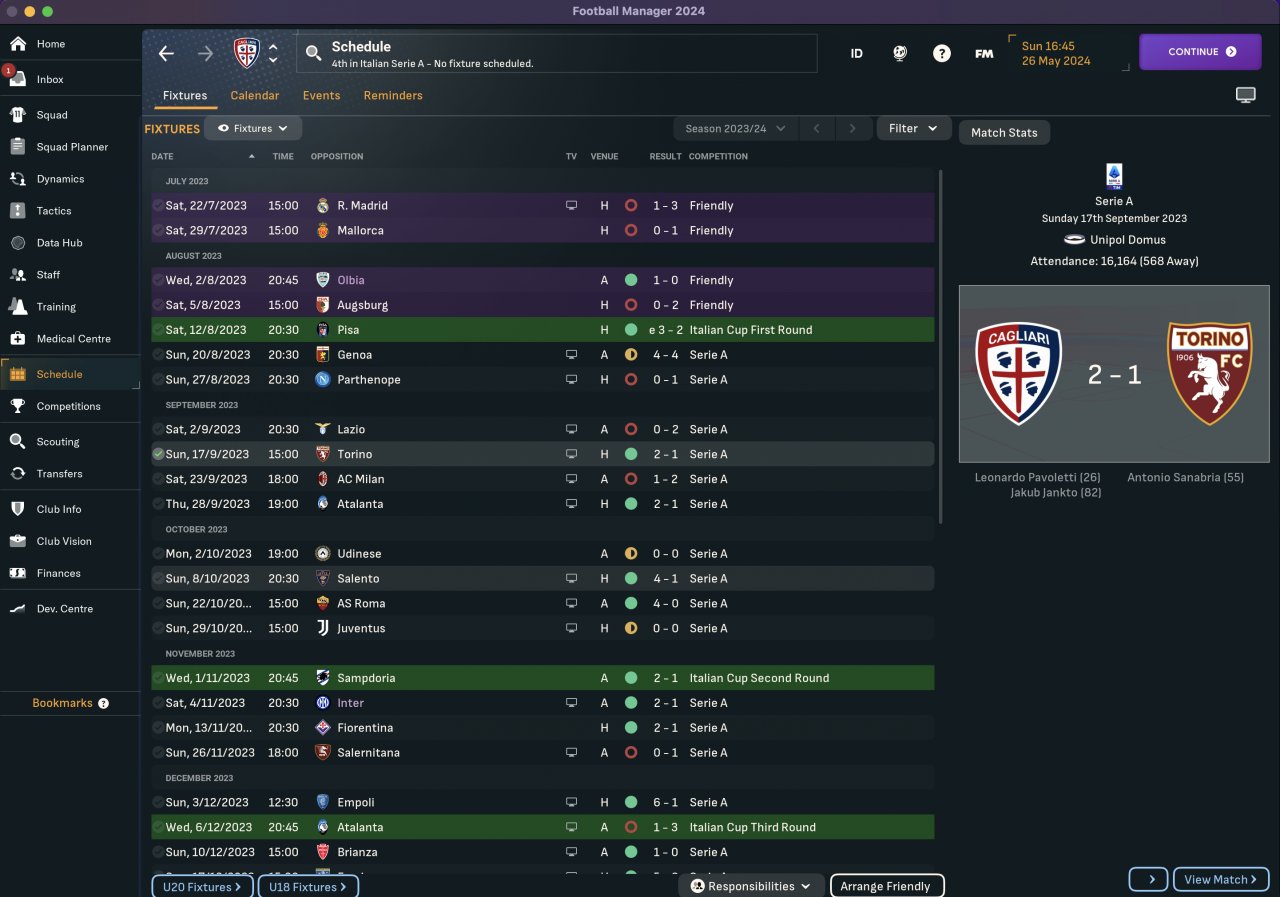Open U18 Fixtures list
This screenshot has width=1280, height=897.
(308, 887)
